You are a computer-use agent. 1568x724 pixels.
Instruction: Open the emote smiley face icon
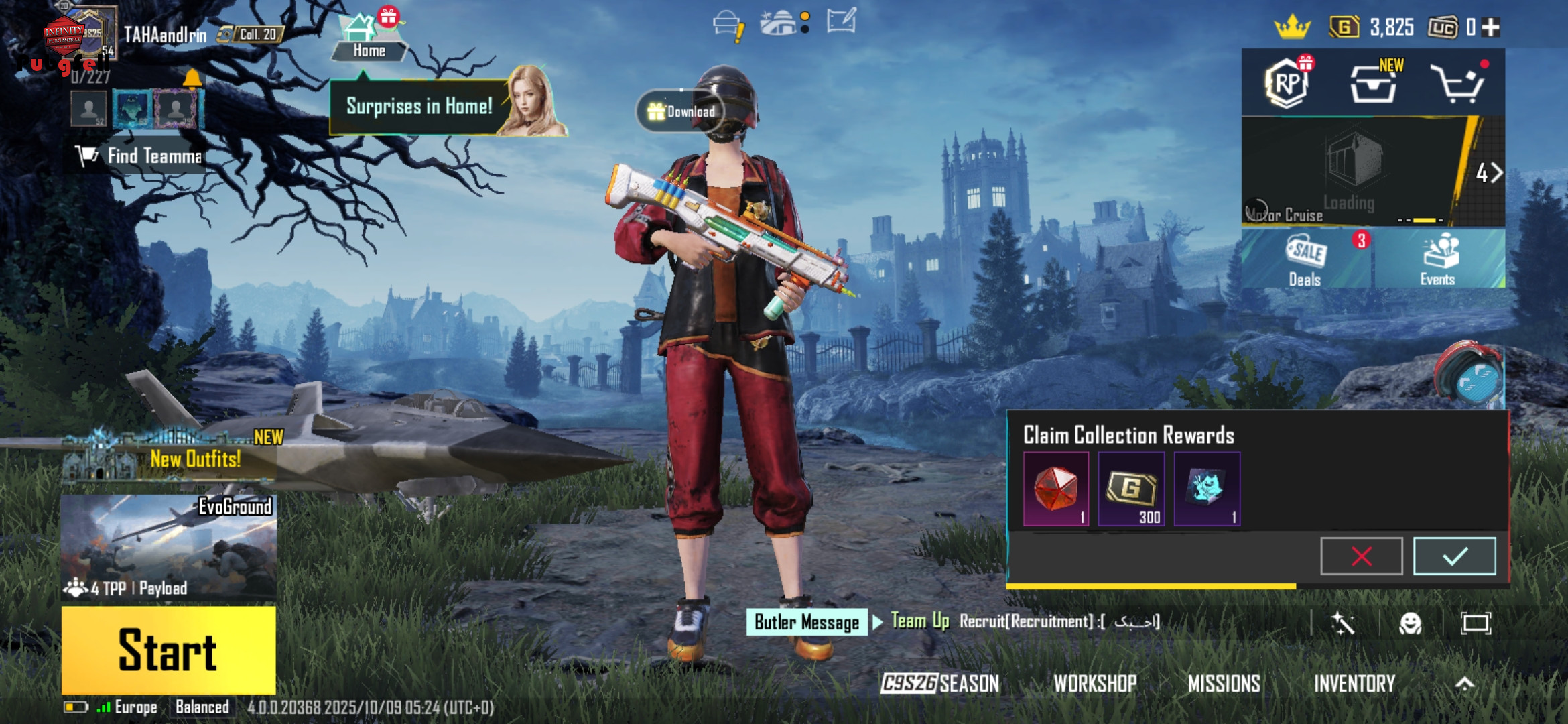point(1410,623)
